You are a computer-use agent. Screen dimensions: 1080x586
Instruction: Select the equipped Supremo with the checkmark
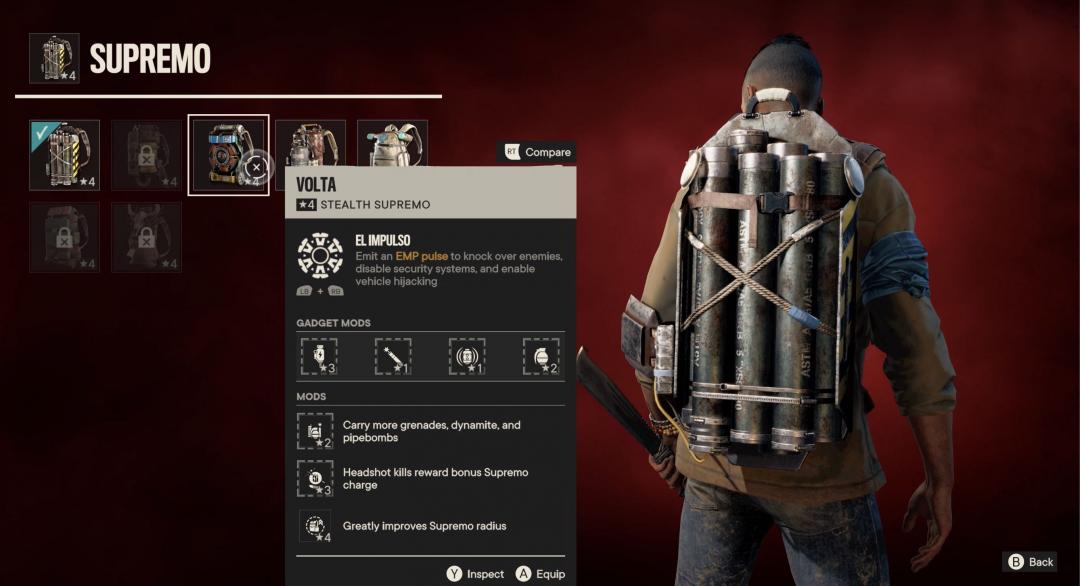coord(65,154)
